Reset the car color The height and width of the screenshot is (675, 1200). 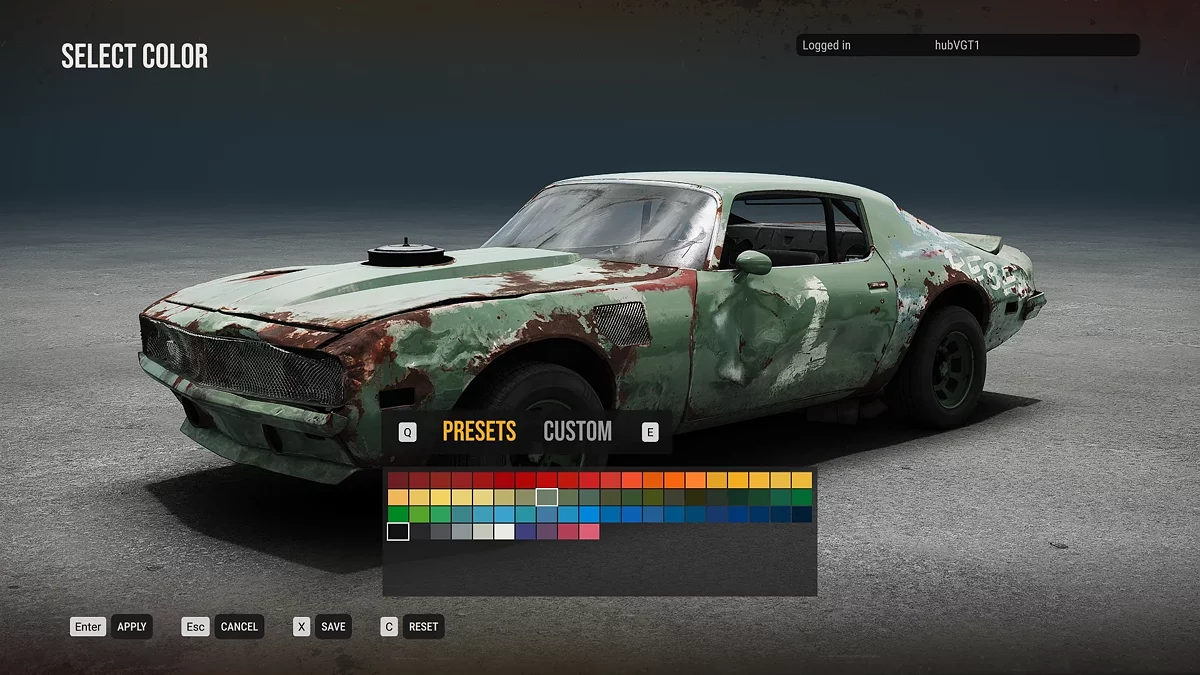(x=423, y=627)
